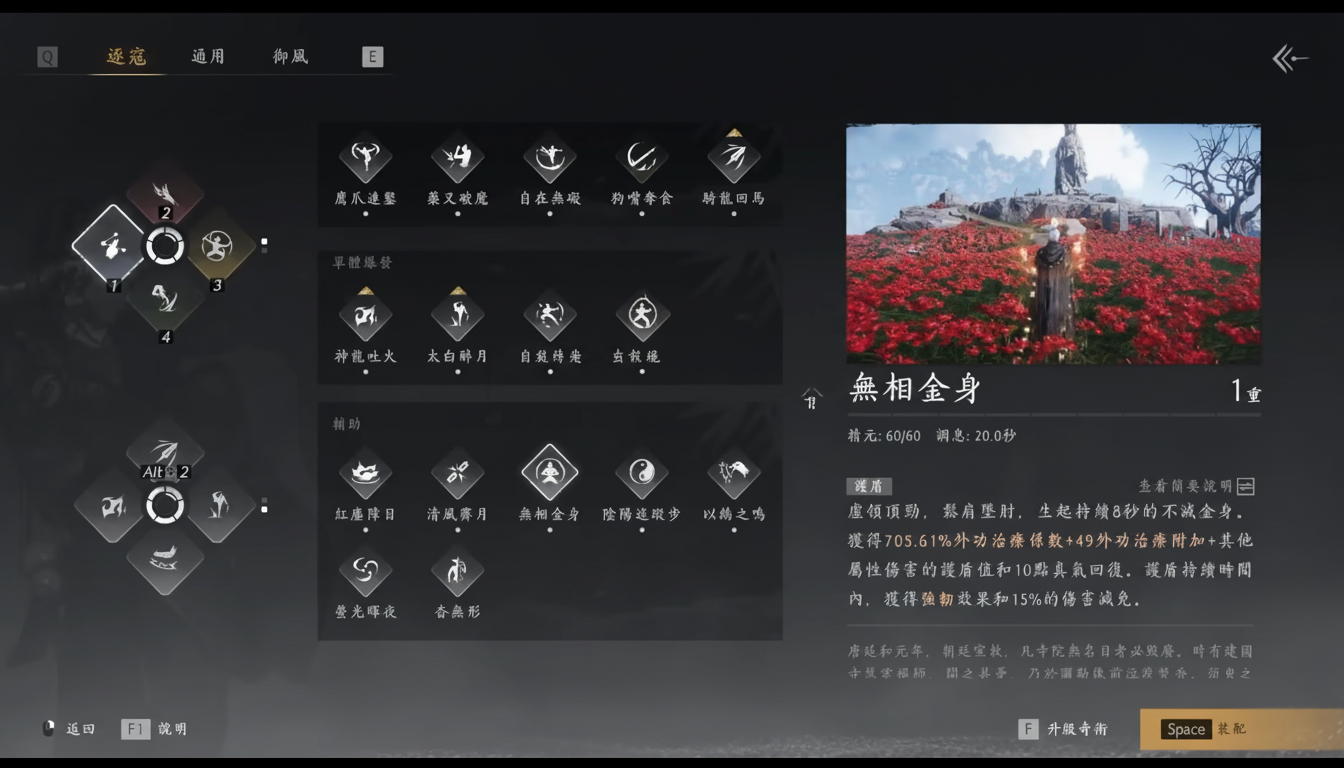Select the 神龍吐火 burst skill icon
Viewport: 1344px width, 768px height.
pos(365,316)
